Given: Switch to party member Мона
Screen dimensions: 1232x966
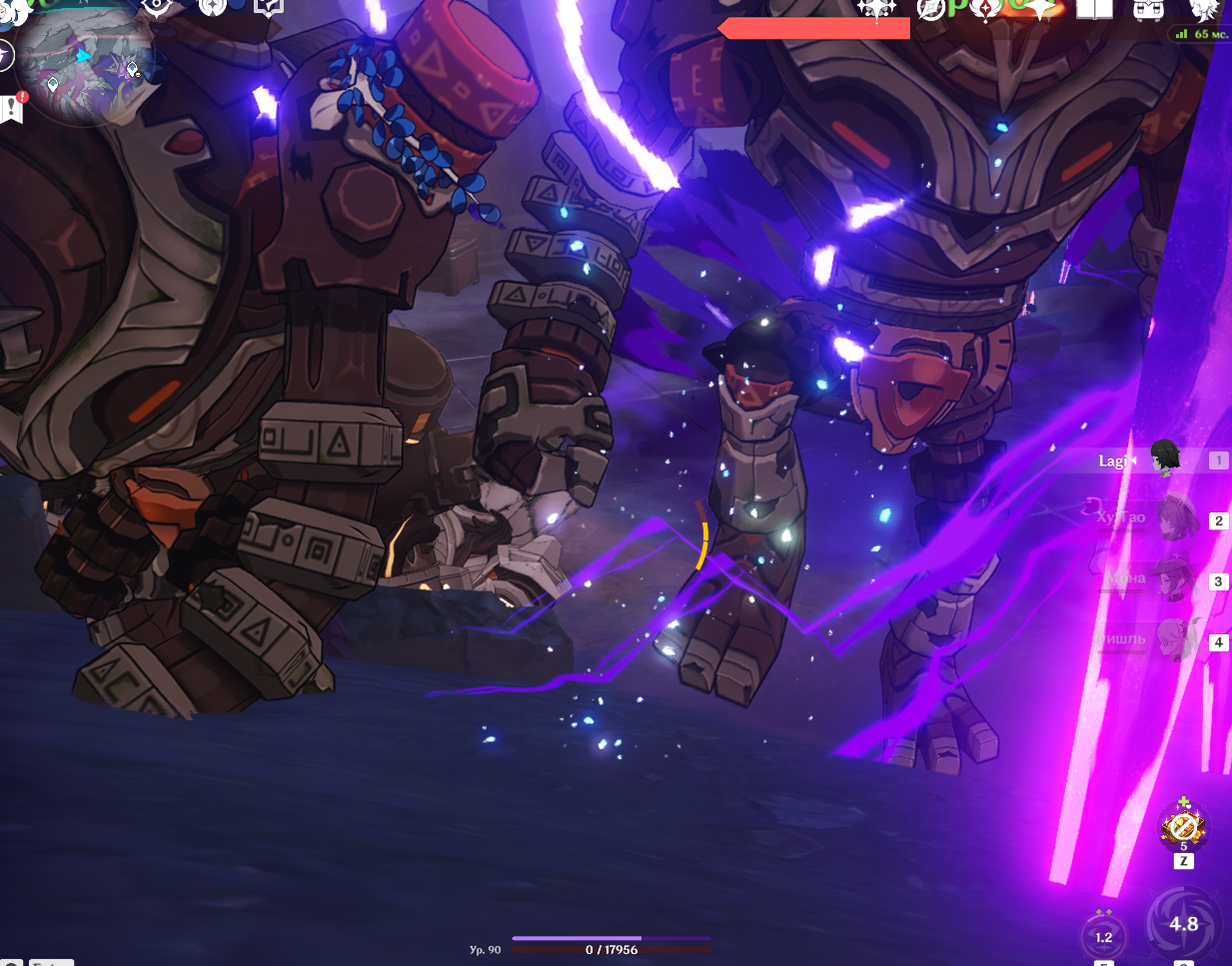Looking at the screenshot, I should 1175,578.
